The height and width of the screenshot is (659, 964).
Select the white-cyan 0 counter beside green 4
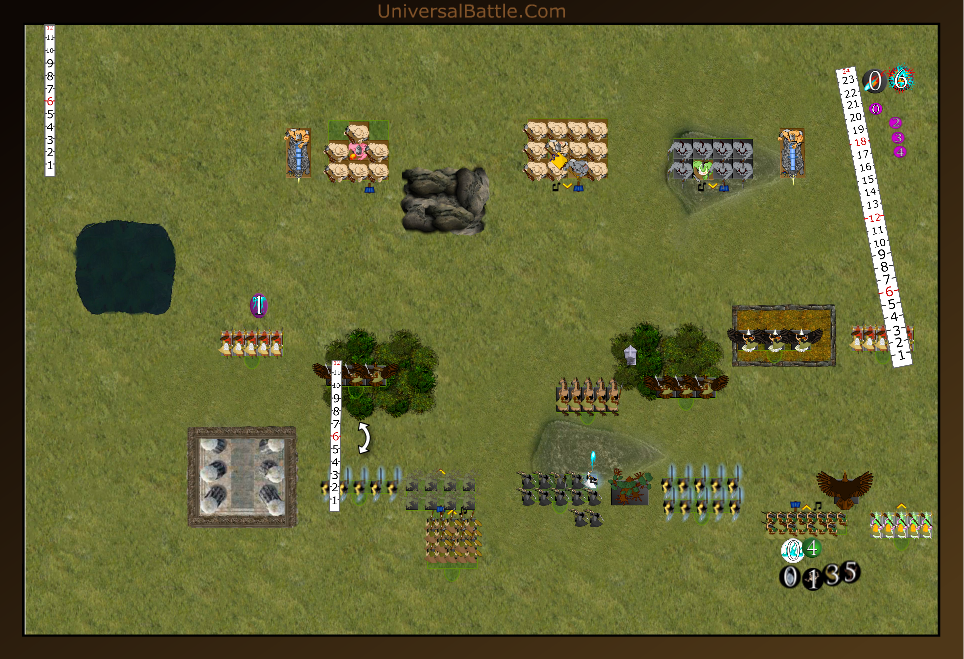coord(792,550)
